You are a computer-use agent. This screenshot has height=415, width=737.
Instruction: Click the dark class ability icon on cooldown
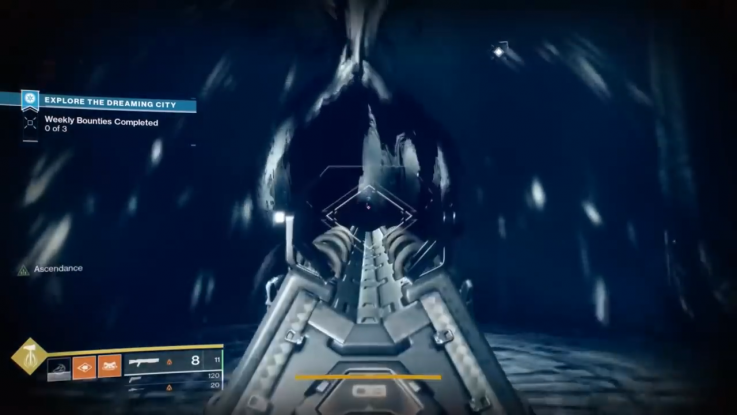[59, 369]
